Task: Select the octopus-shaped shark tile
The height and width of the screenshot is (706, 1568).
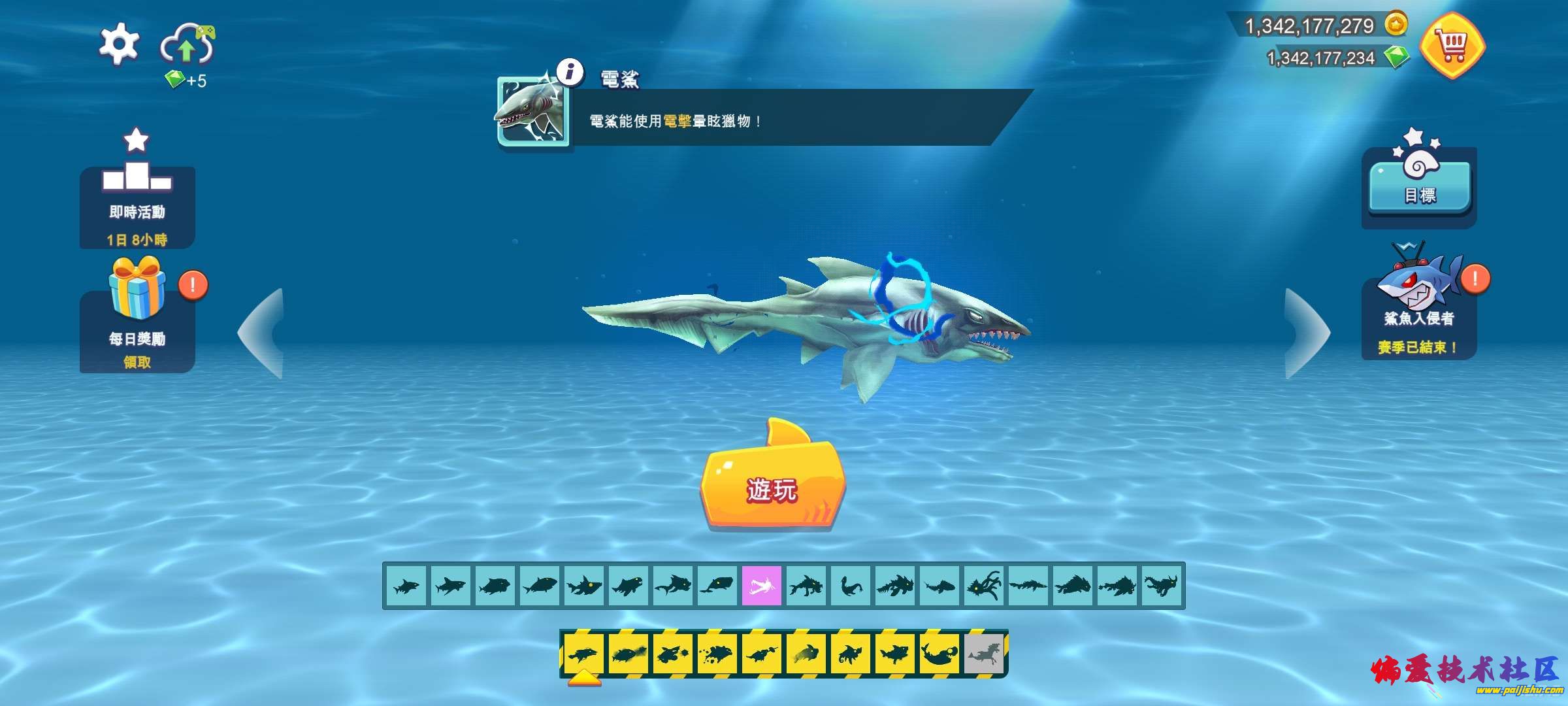Action: tap(984, 586)
